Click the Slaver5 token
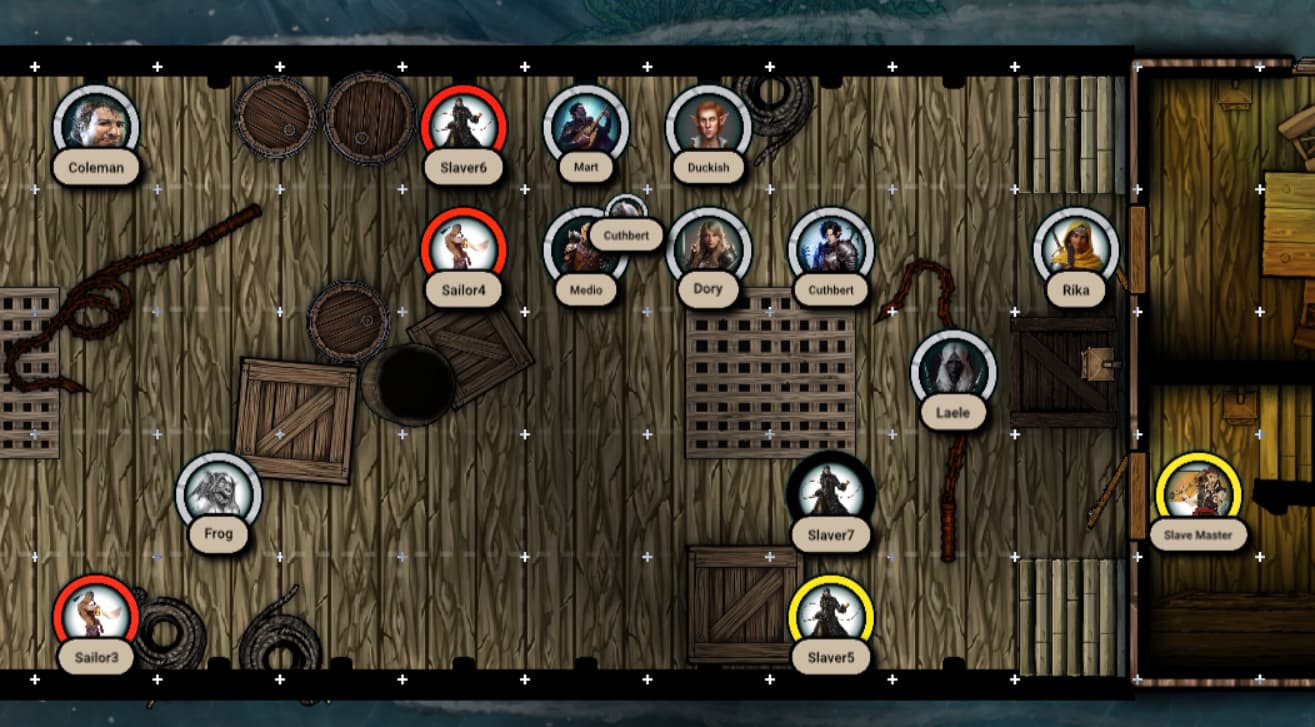 [x=830, y=617]
